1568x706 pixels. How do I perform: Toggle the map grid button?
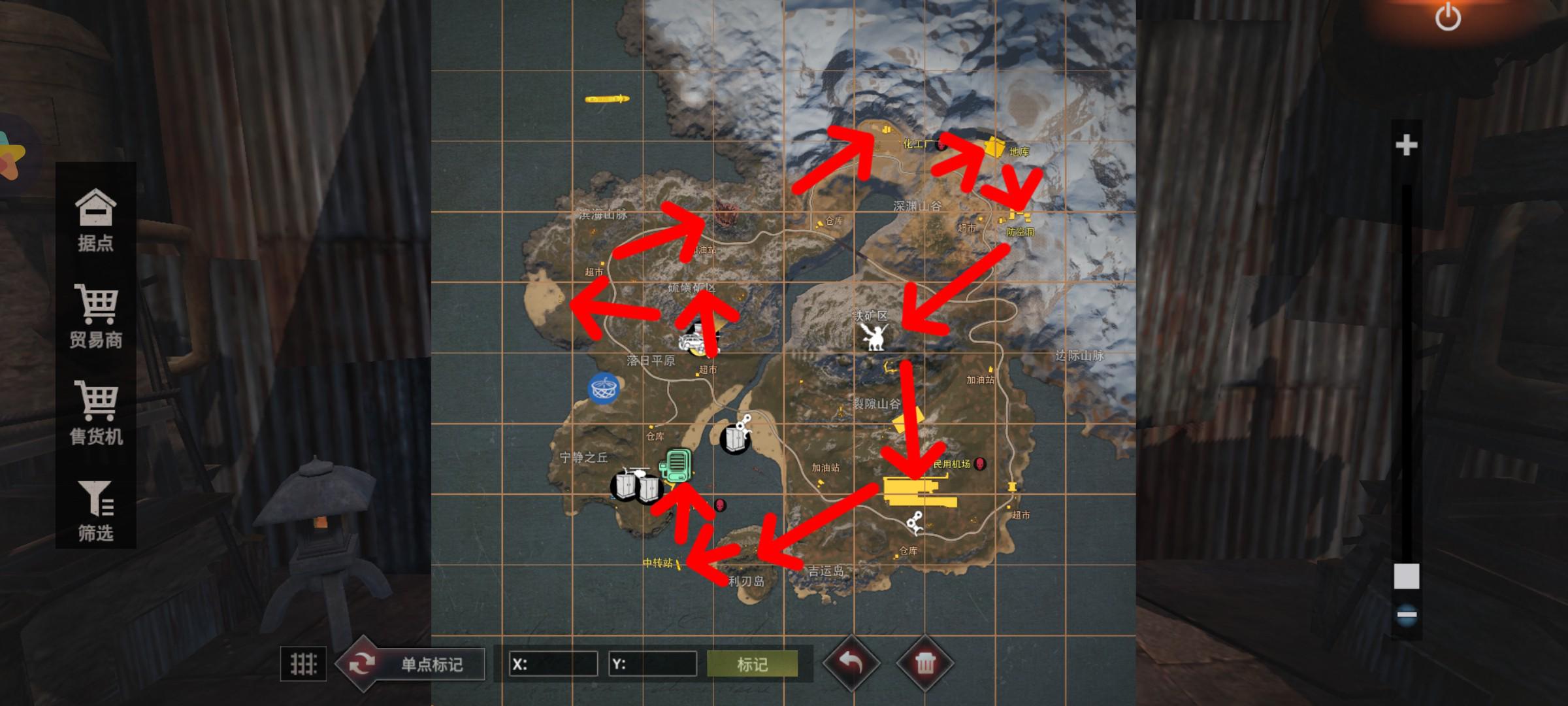pos(303,664)
